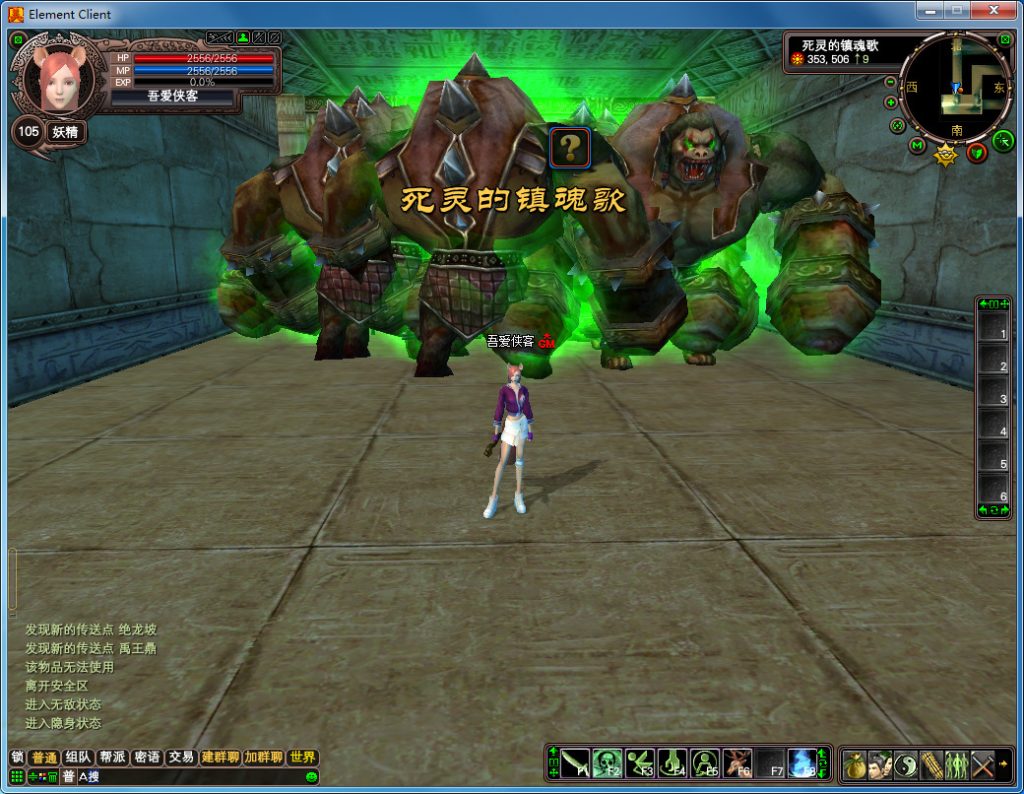
Task: Choose the 世界 chat tab
Action: tap(302, 757)
